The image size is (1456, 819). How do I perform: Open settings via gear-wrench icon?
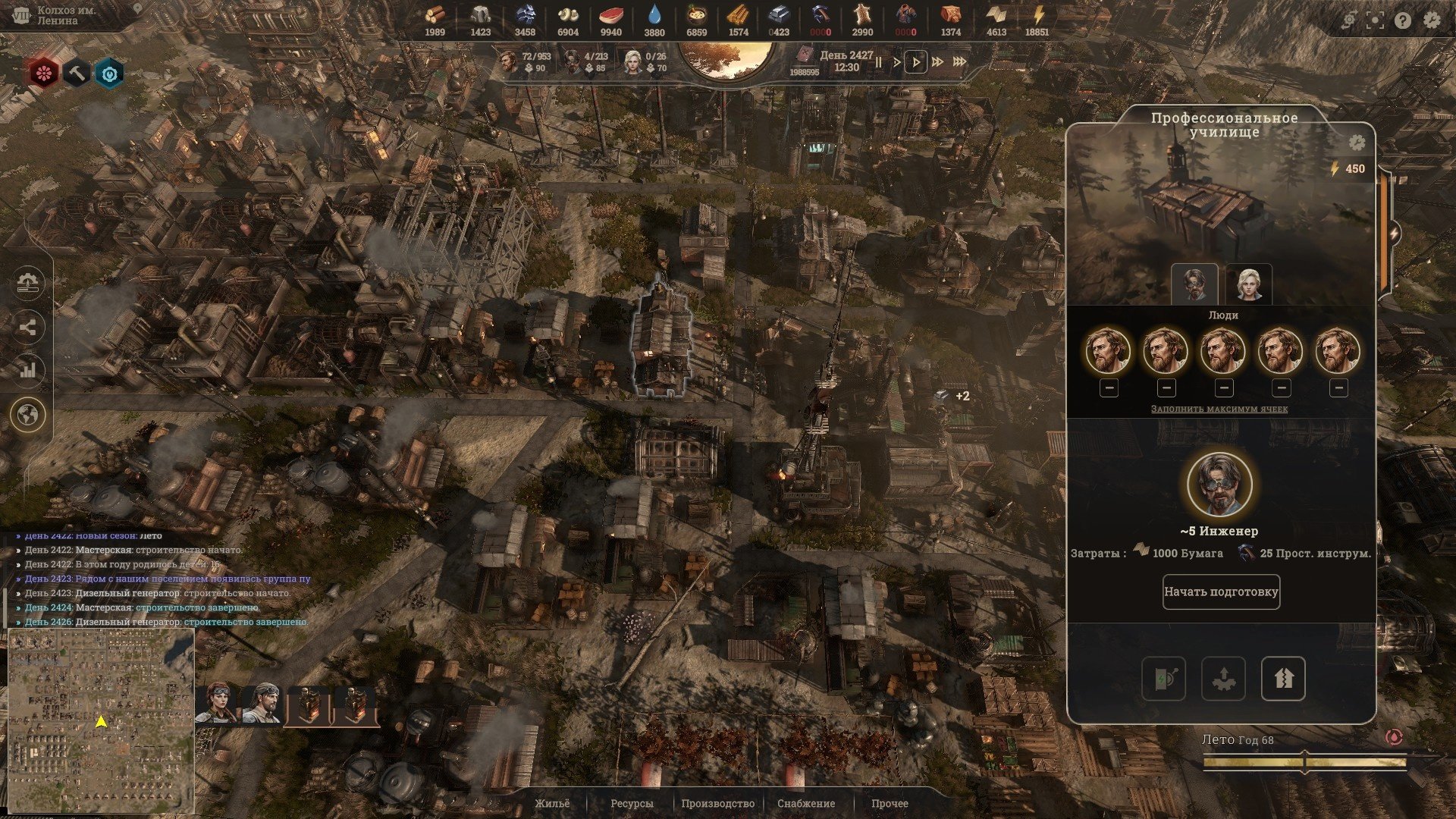tap(1432, 20)
